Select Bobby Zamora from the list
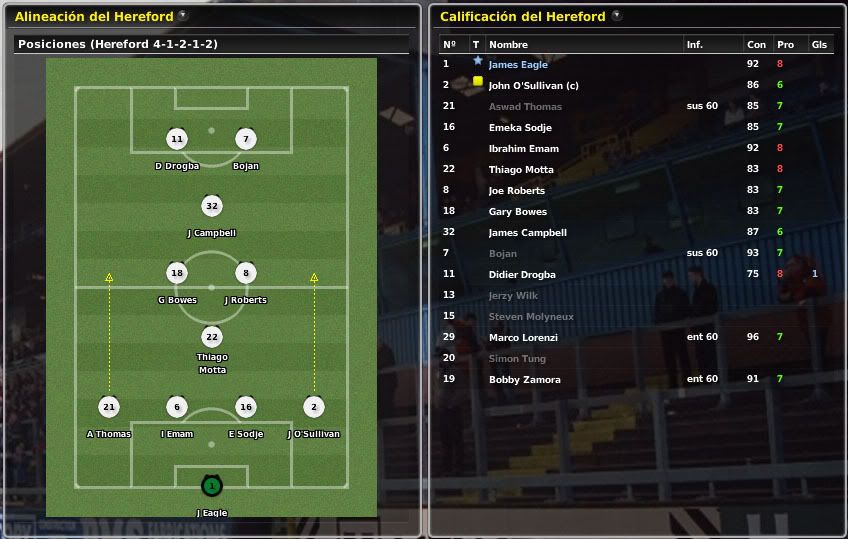 [524, 380]
